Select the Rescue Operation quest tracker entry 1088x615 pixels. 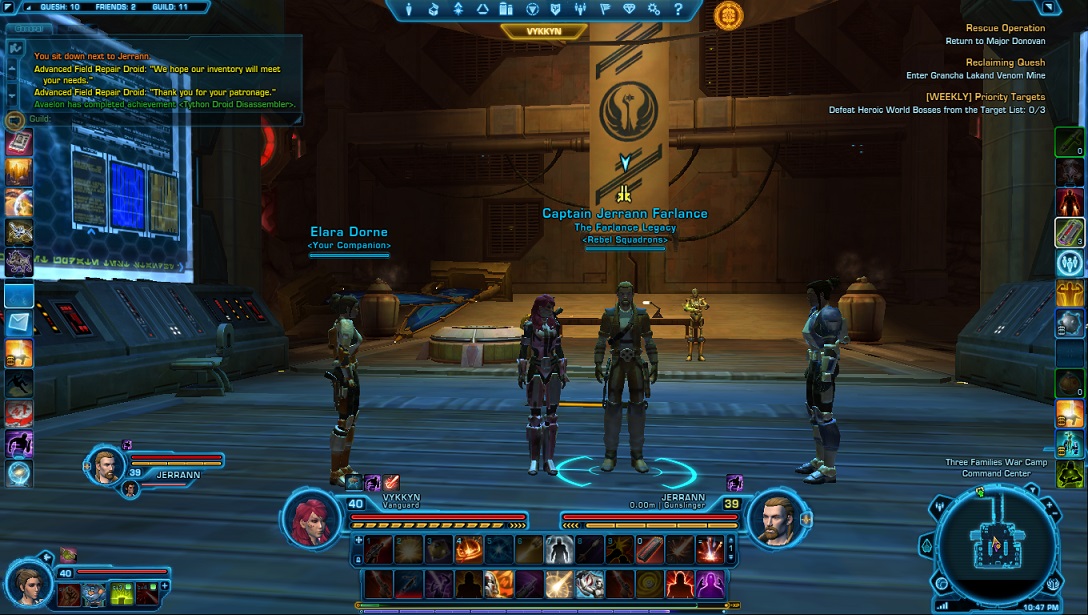pyautogui.click(x=1004, y=29)
